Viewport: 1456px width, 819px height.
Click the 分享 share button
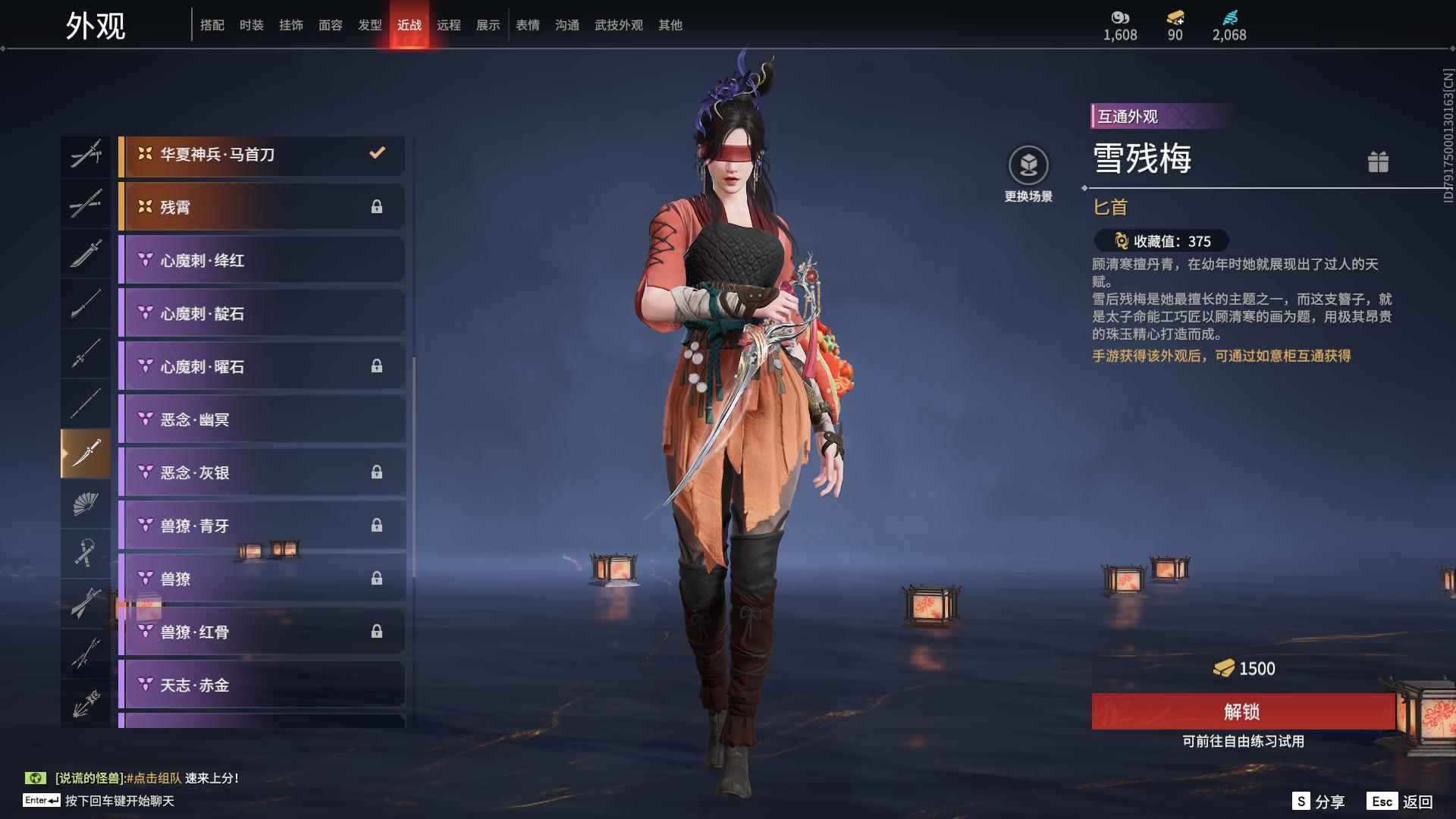pyautogui.click(x=1318, y=802)
